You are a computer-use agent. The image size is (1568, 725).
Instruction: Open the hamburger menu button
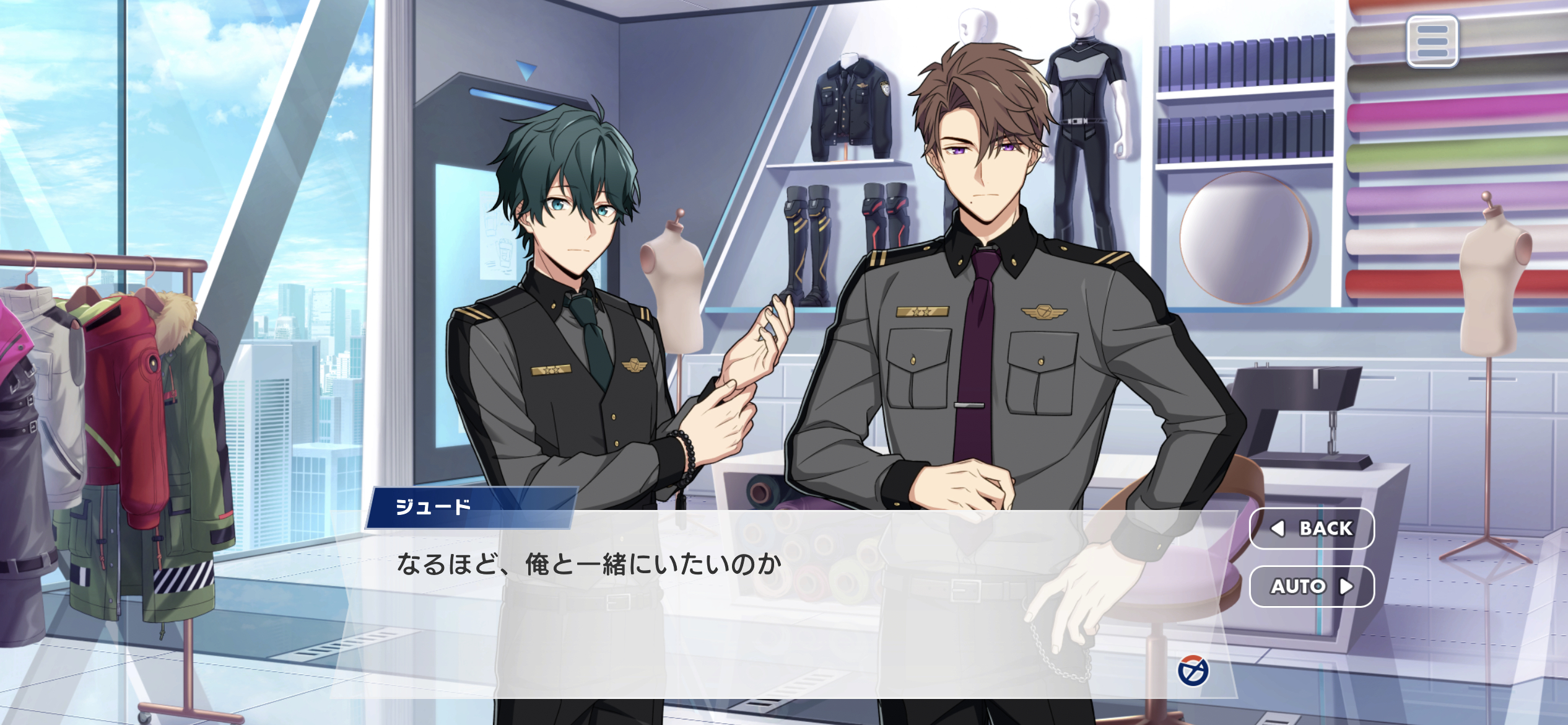pos(1432,42)
